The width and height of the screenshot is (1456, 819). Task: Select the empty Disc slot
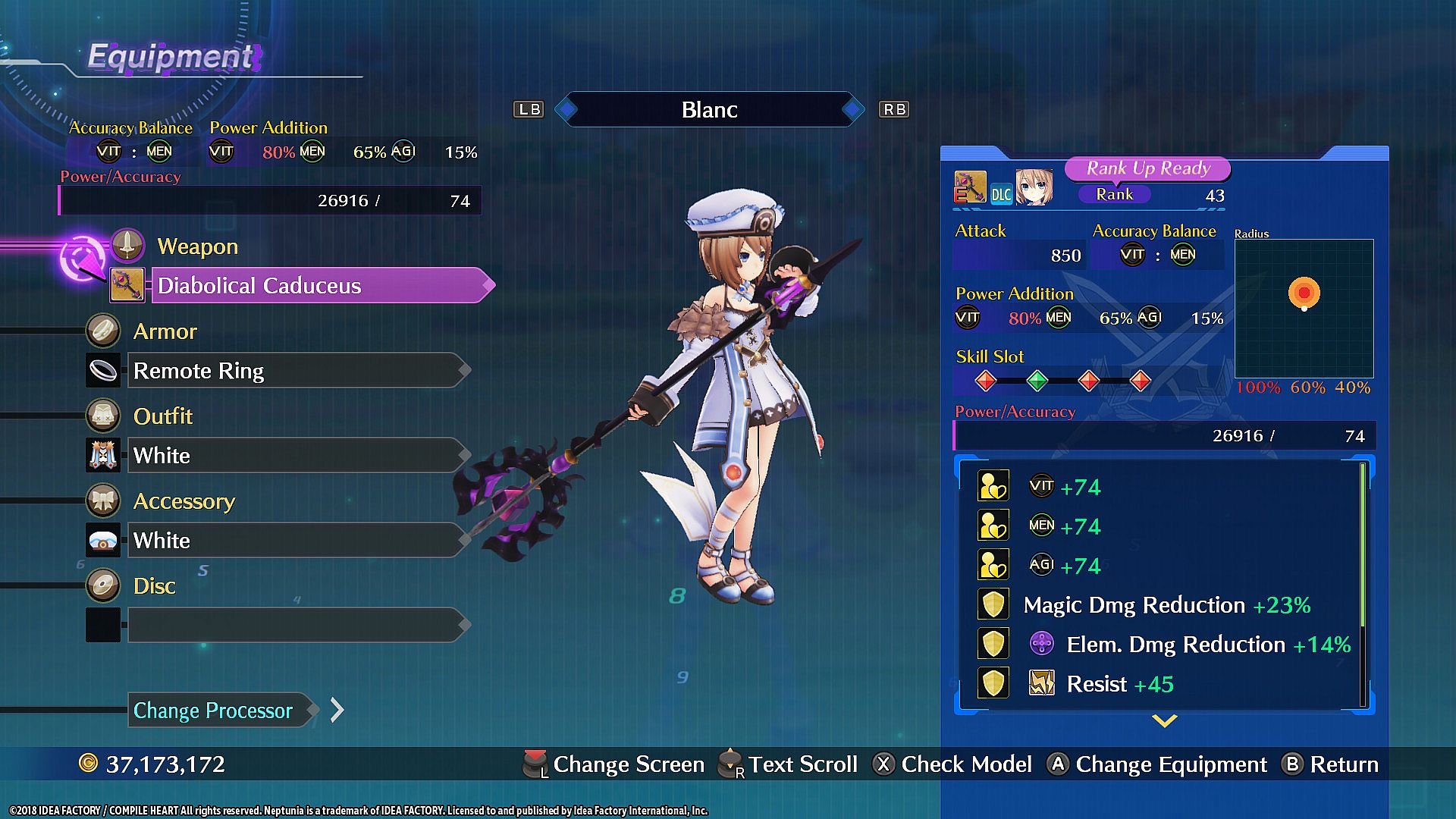click(x=296, y=626)
